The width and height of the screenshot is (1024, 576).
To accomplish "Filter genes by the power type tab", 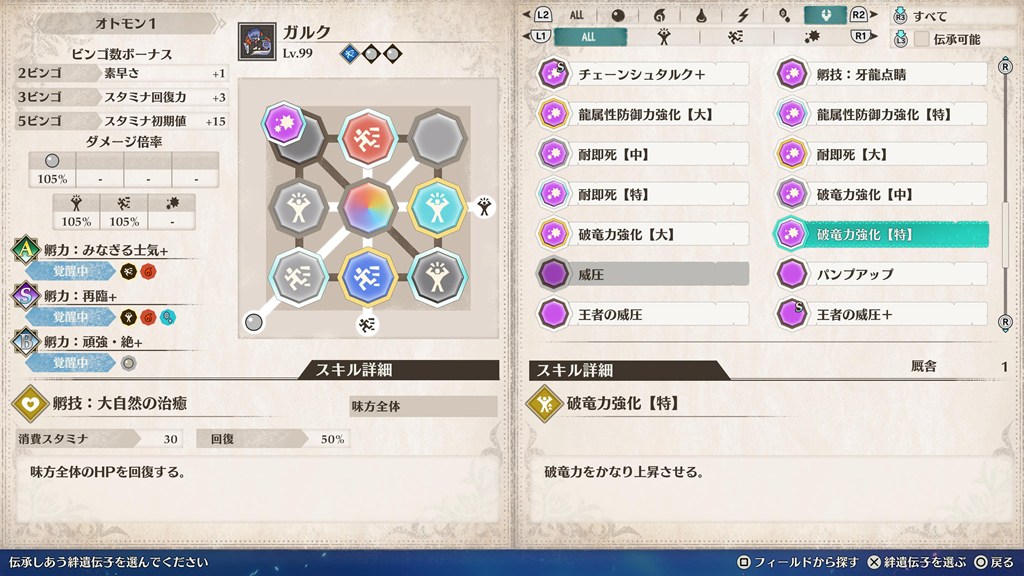I will [663, 37].
